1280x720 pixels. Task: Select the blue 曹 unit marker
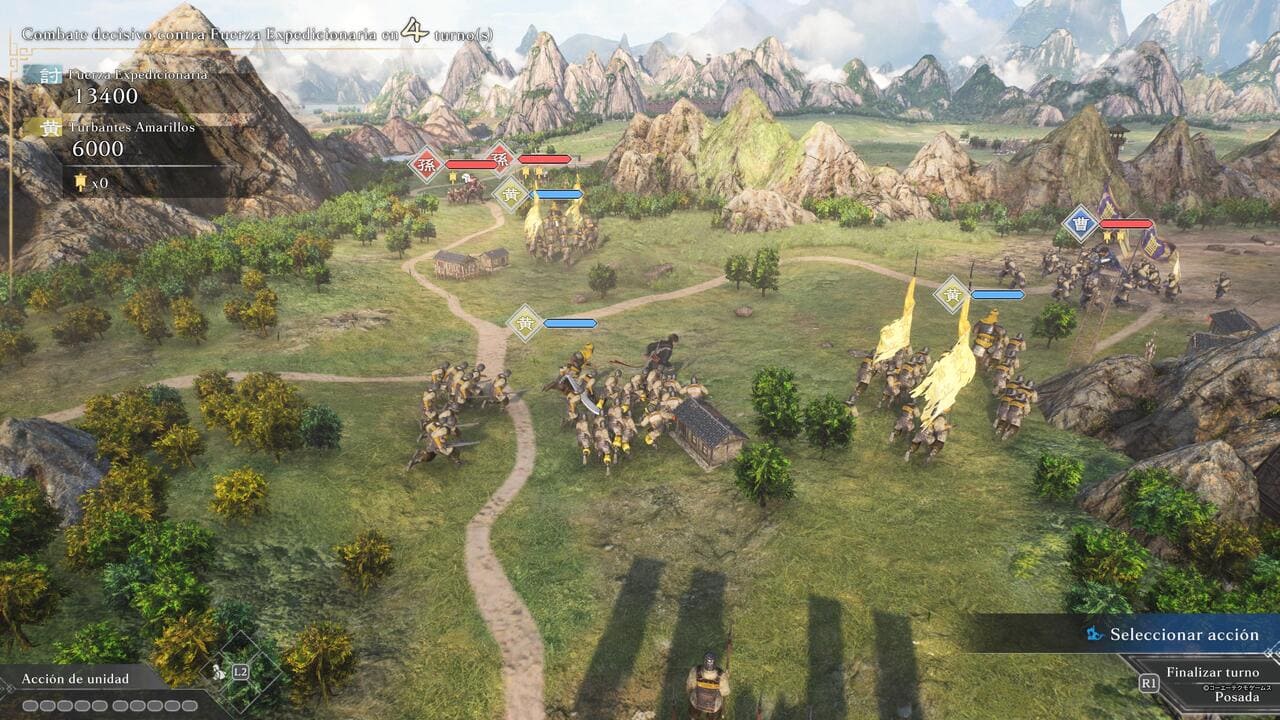coord(1080,223)
